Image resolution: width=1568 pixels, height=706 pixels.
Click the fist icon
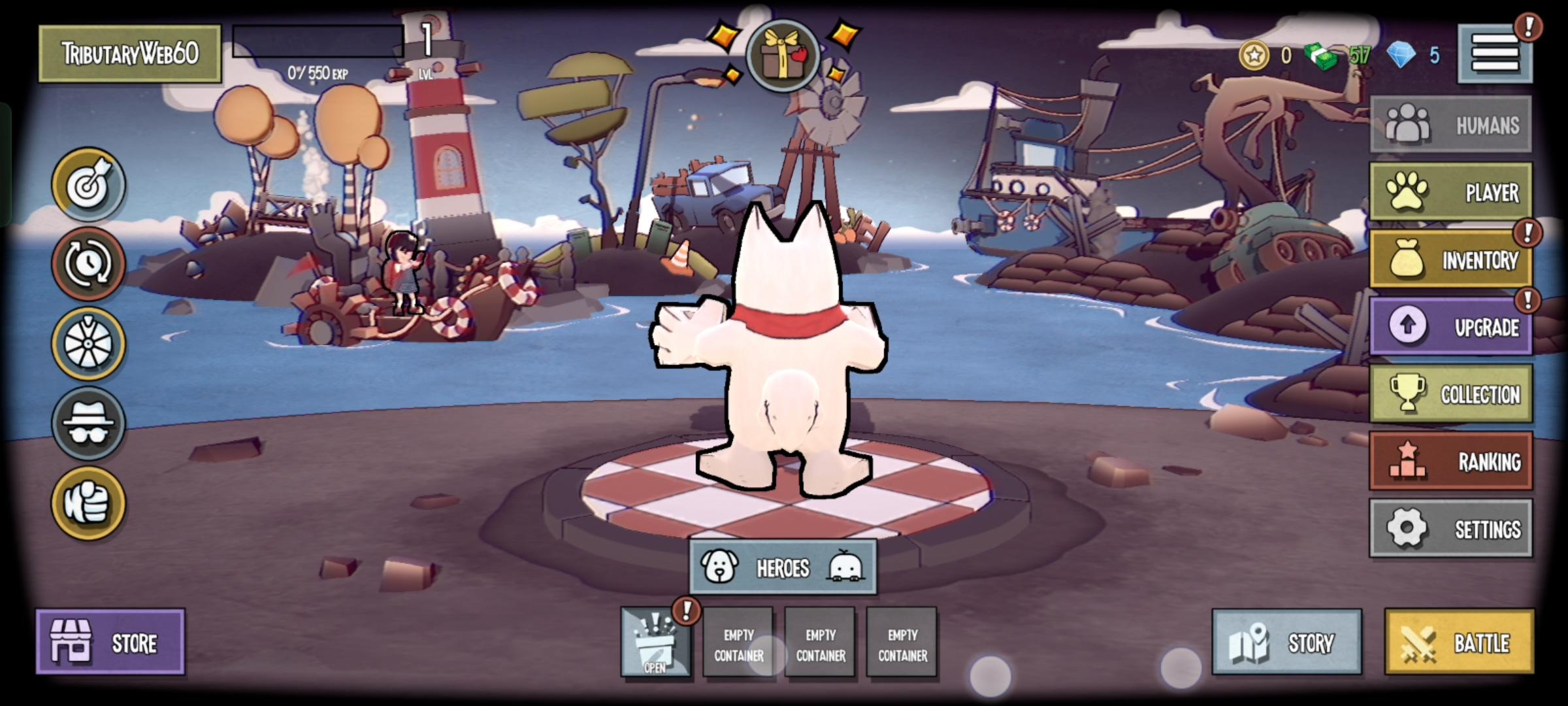(88, 503)
